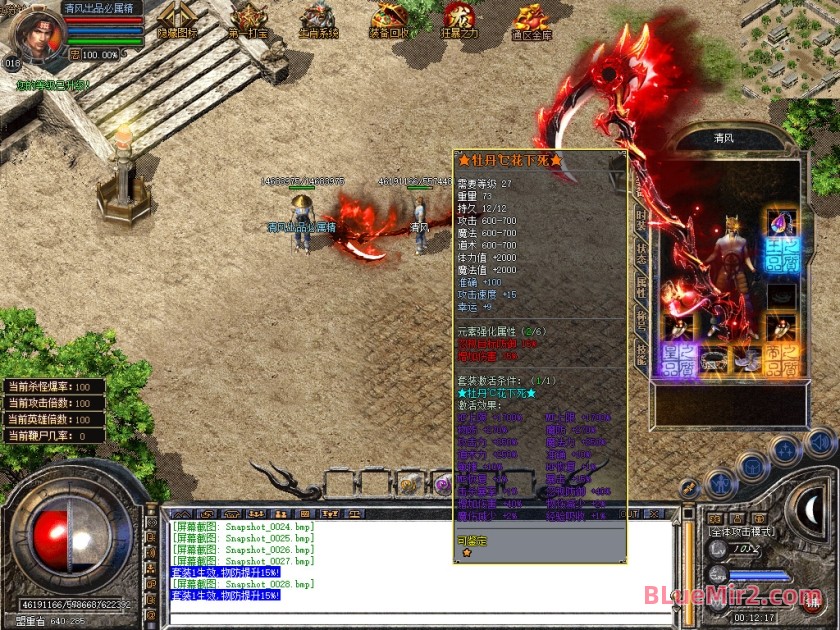This screenshot has height=630, width=840.
Task: Open the 属性 attributes tab
Action: (x=640, y=288)
